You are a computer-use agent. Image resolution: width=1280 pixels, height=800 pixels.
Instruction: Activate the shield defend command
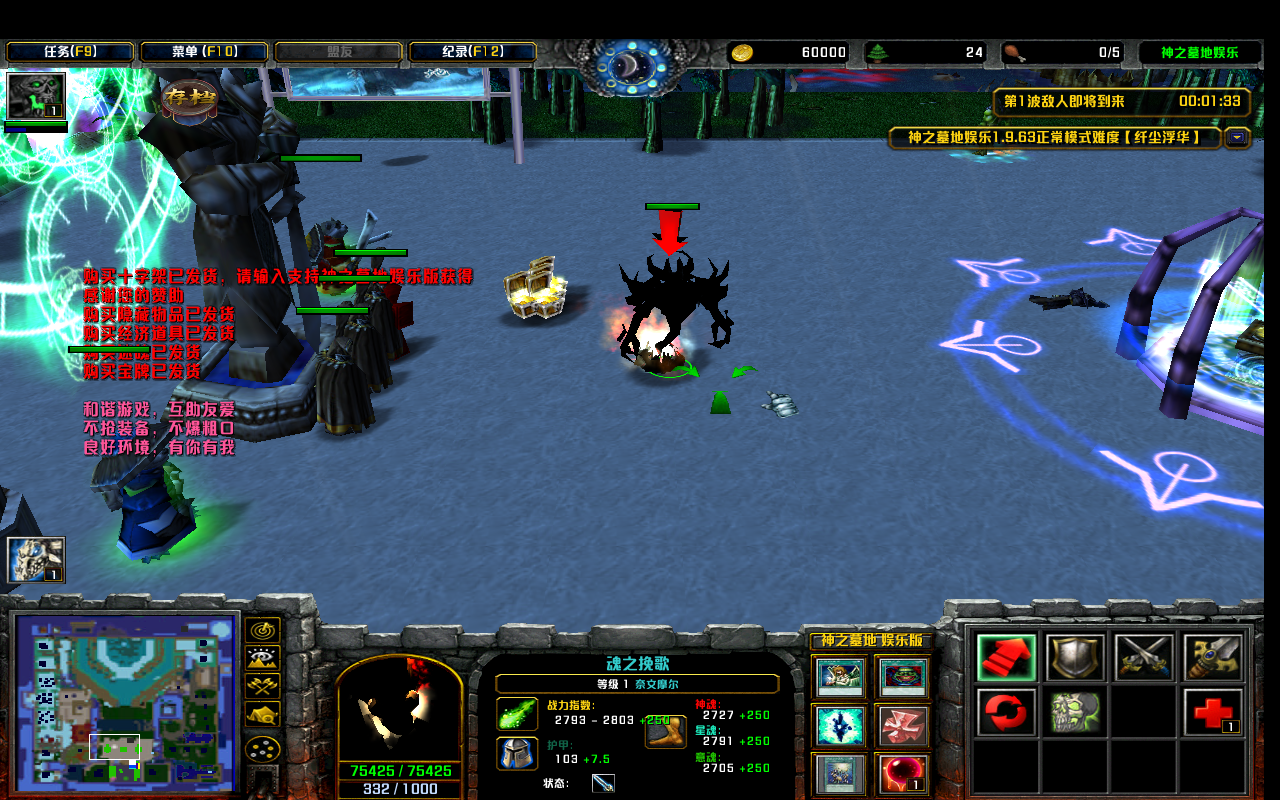pyautogui.click(x=1074, y=659)
